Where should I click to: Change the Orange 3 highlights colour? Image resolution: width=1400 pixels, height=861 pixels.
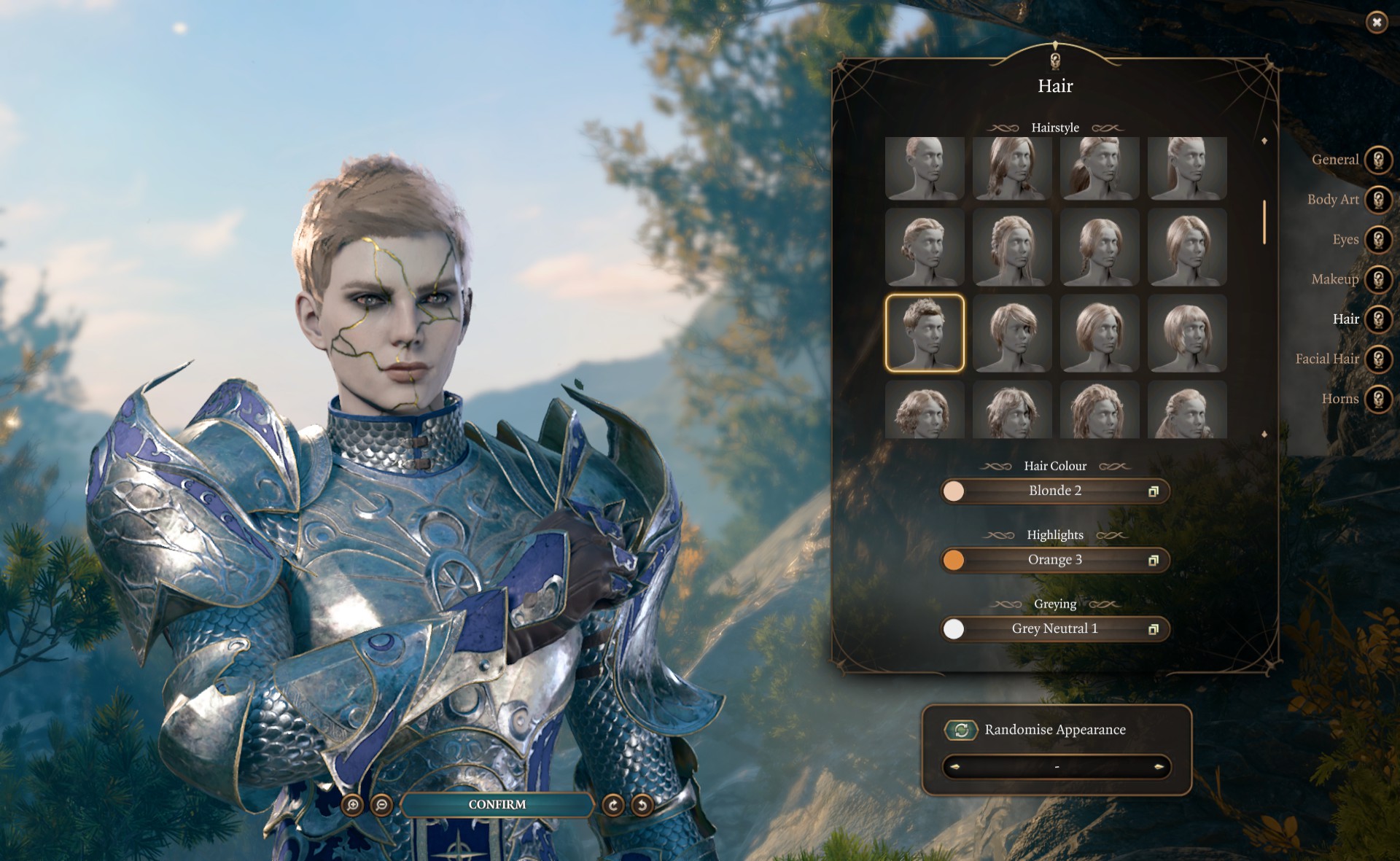tap(1055, 560)
